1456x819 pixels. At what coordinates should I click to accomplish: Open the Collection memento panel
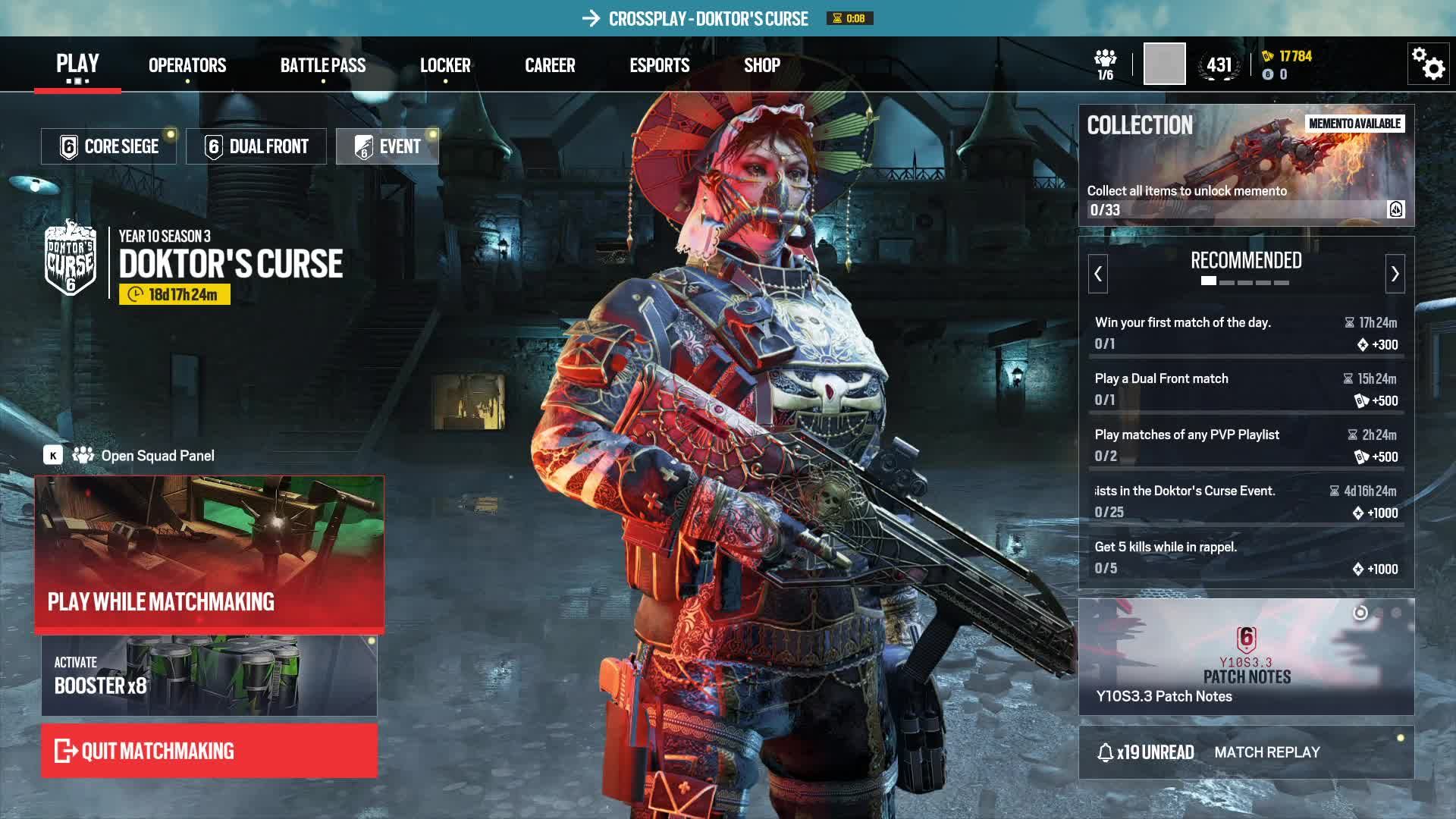point(1246,165)
